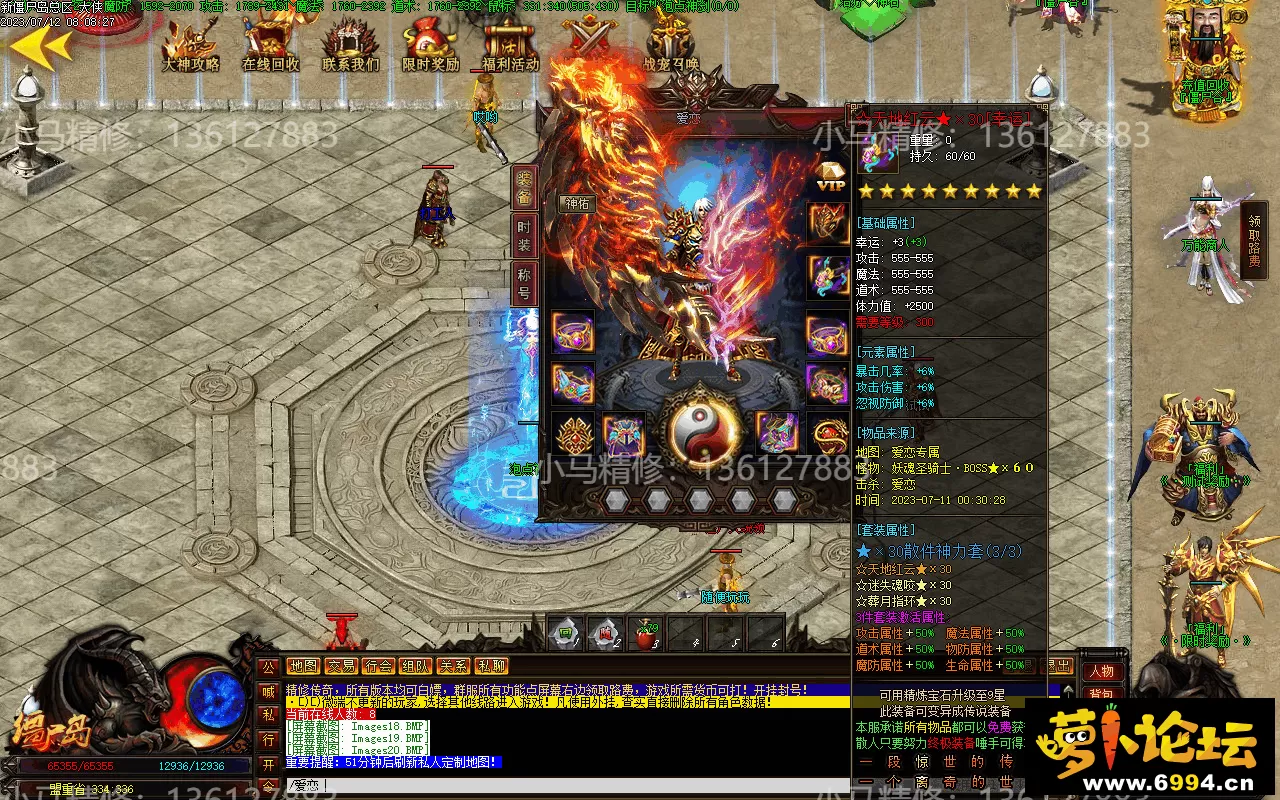Screen dimensions: 1280x800
Task: Switch to the 称号 title tab
Action: [x=524, y=283]
